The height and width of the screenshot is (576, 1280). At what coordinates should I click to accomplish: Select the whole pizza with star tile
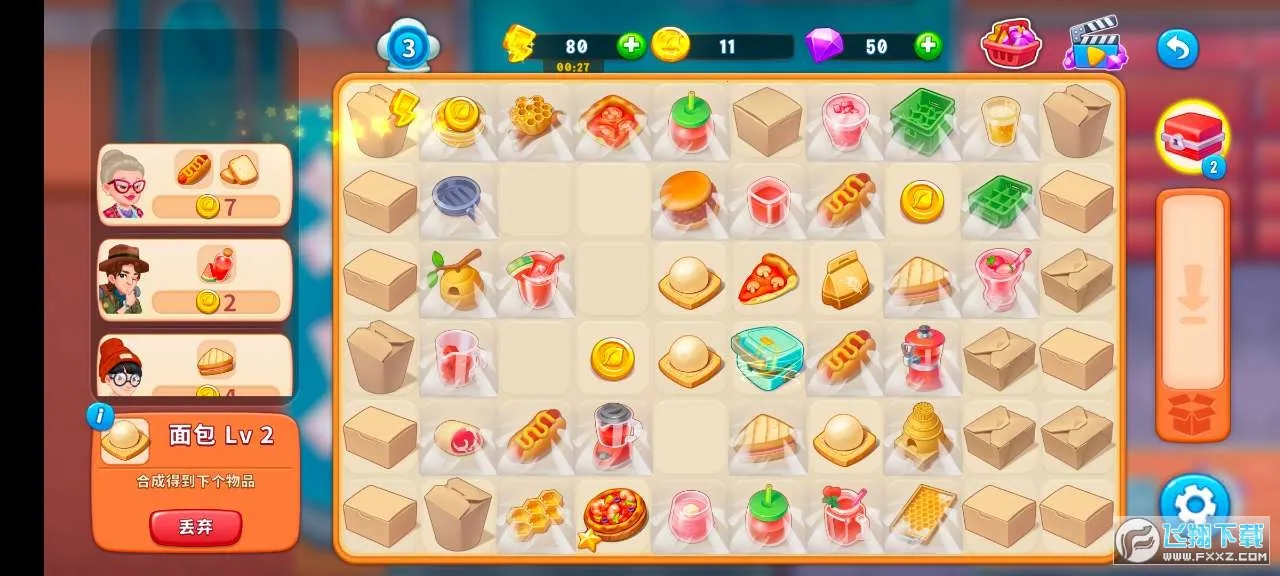(x=612, y=514)
